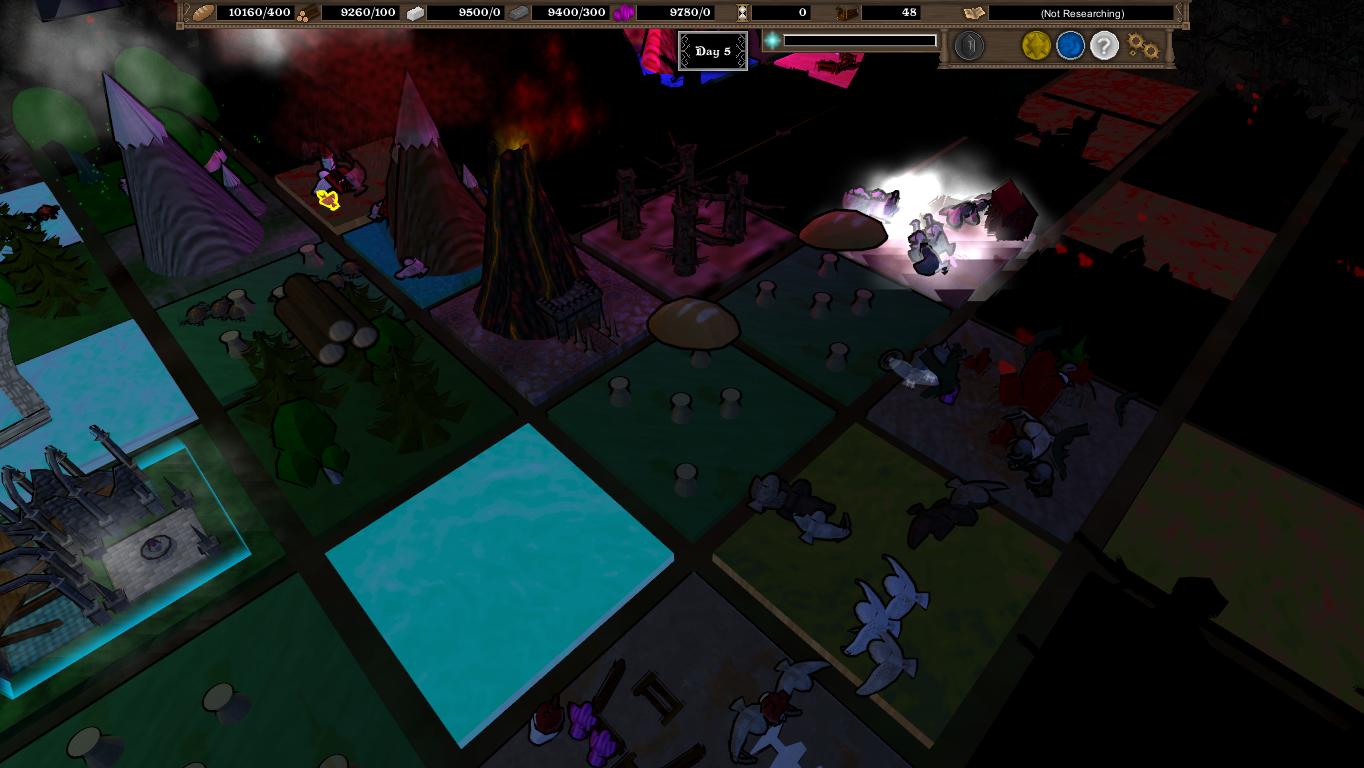Click the progress bar beside Day 5
This screenshot has width=1364, height=768.
[857, 42]
